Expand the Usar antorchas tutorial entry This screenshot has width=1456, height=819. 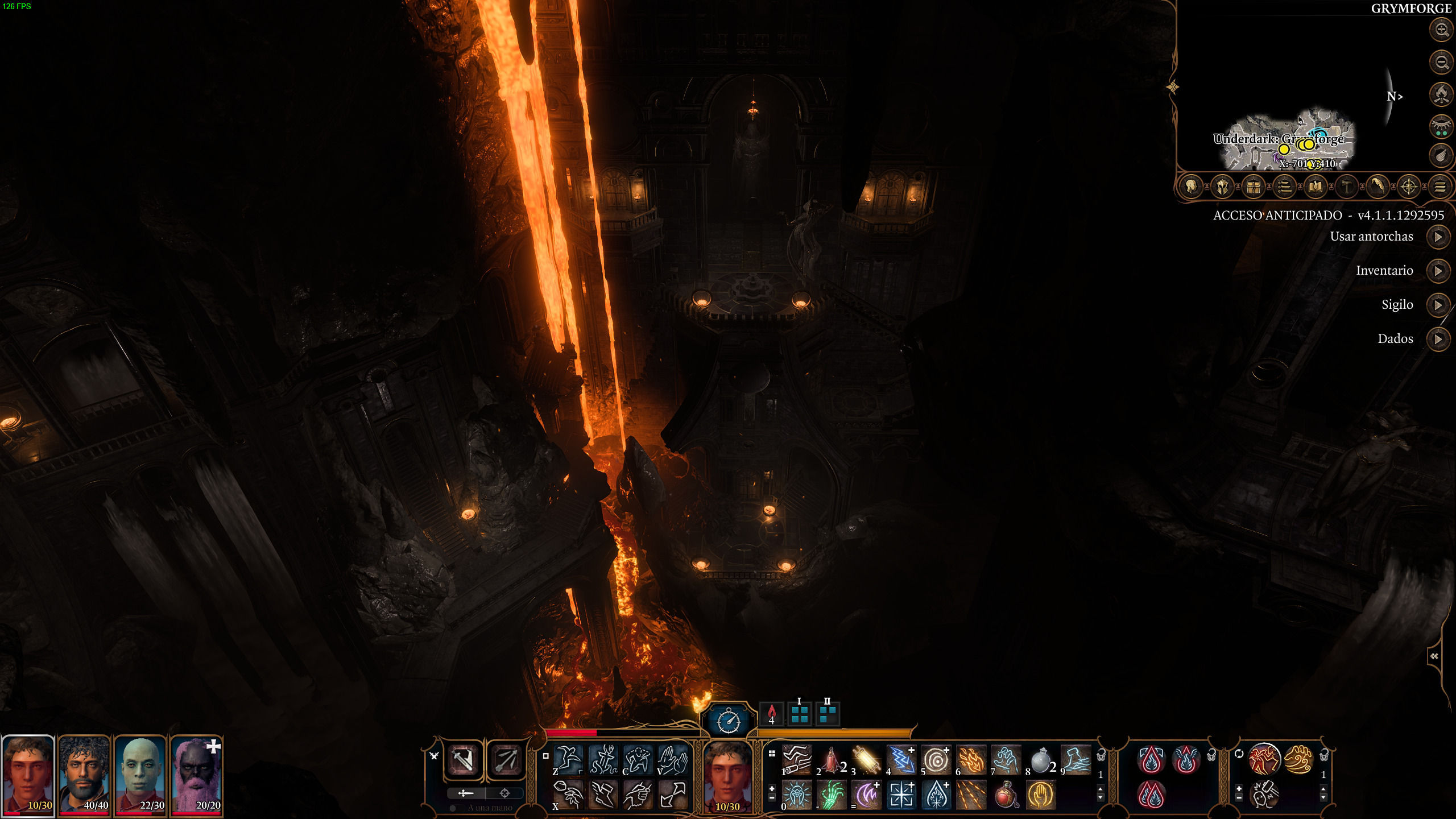point(1438,237)
